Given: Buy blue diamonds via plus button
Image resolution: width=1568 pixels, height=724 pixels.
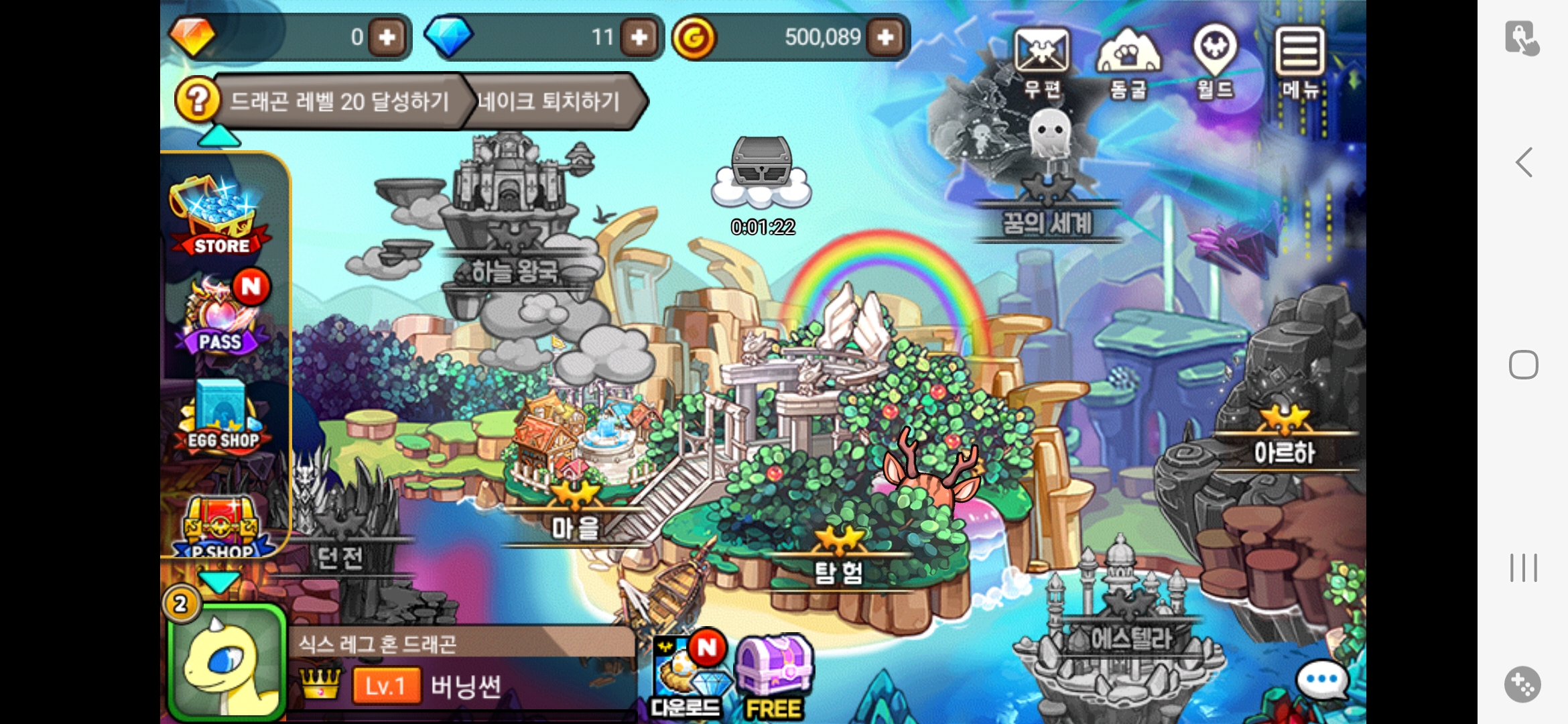Looking at the screenshot, I should 639,37.
